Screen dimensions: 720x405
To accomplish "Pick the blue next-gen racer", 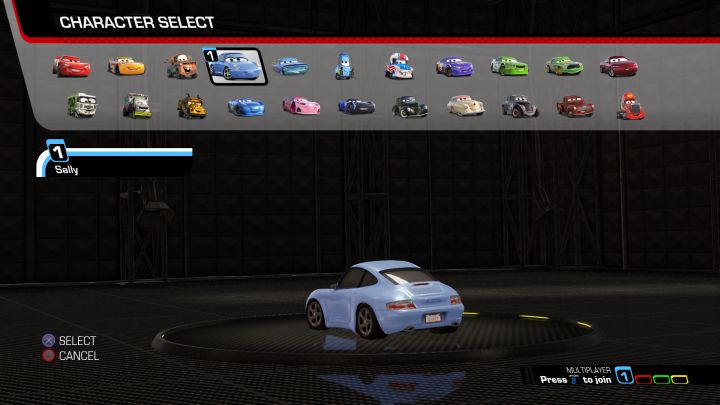I will pyautogui.click(x=245, y=104).
